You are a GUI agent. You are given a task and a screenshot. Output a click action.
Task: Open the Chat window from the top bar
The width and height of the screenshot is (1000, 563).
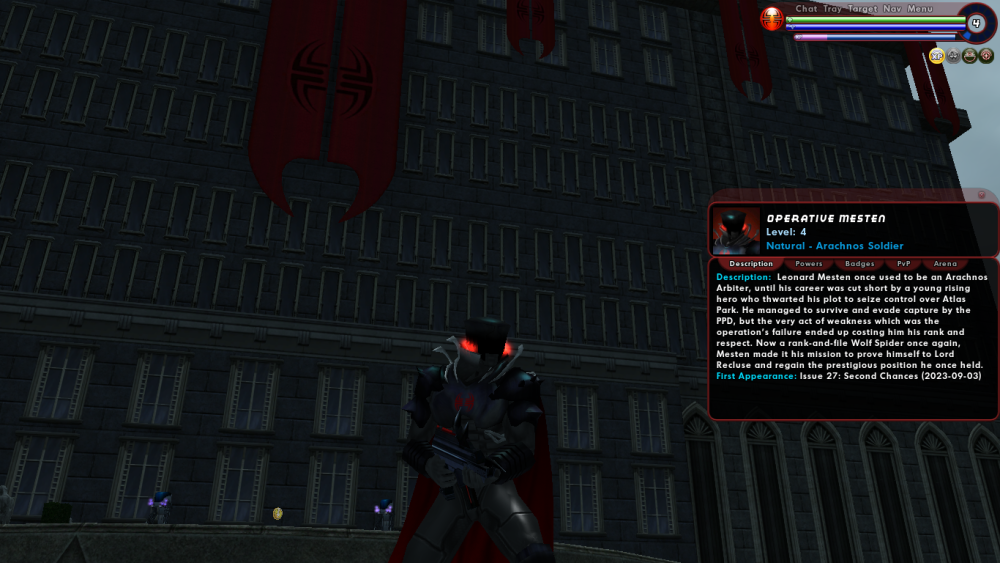point(806,9)
